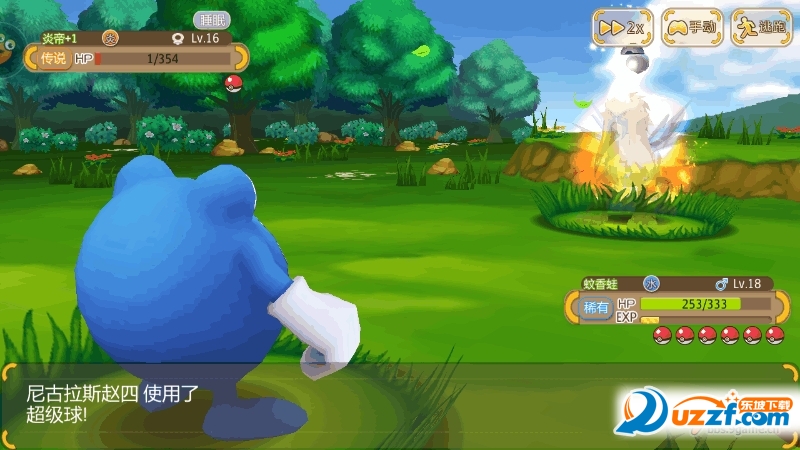Toggle the 2x battle speed button

click(x=622, y=26)
